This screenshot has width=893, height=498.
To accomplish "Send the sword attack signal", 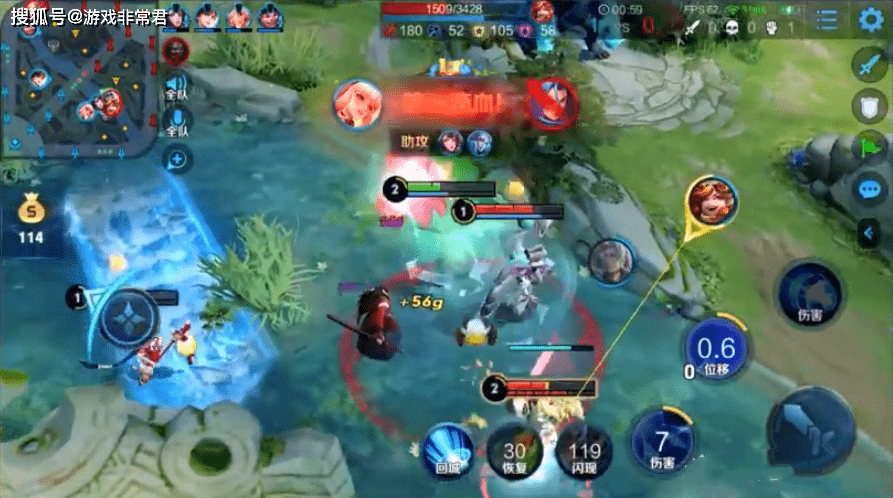I will [x=866, y=65].
